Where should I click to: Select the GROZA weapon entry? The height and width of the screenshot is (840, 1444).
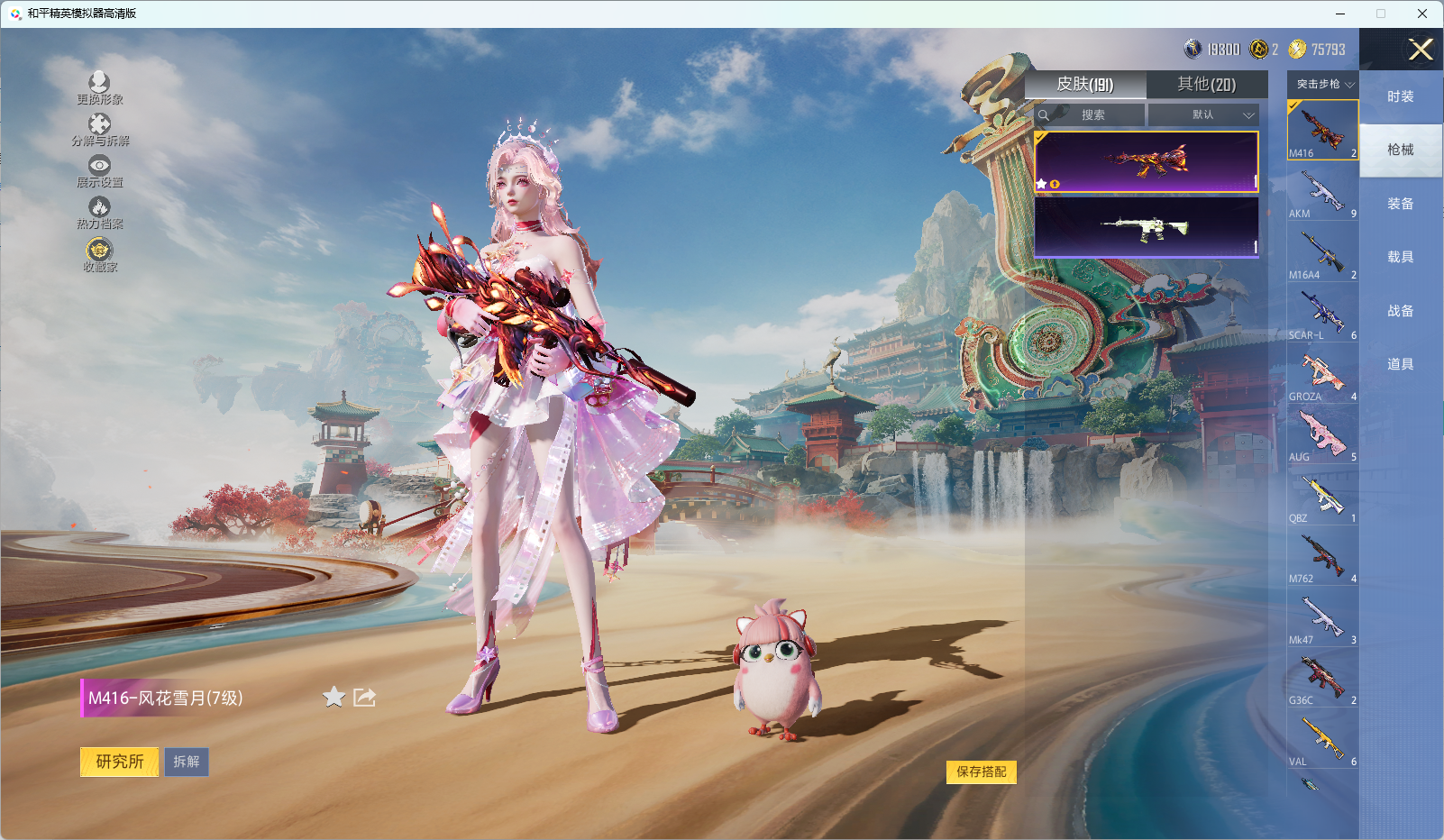point(1322,375)
